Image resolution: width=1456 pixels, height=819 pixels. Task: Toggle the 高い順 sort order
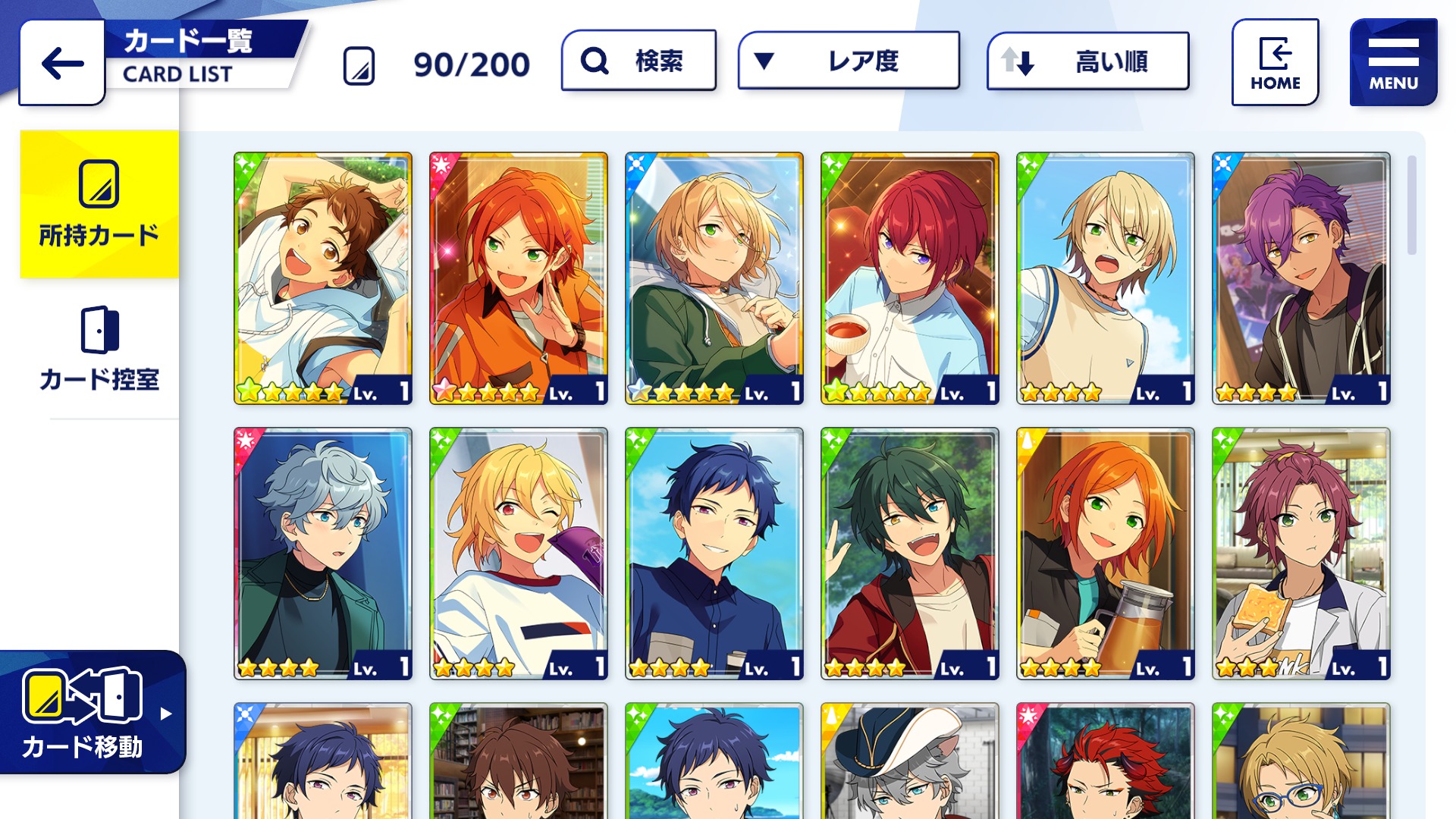[x=1087, y=61]
